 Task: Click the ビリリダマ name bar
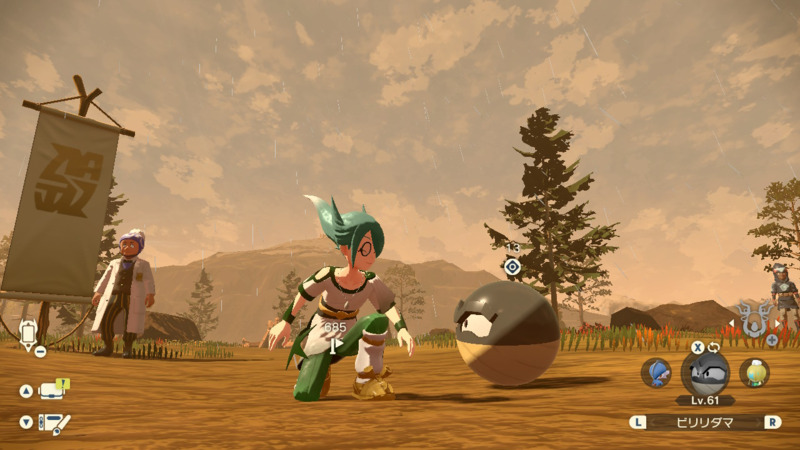click(x=705, y=422)
